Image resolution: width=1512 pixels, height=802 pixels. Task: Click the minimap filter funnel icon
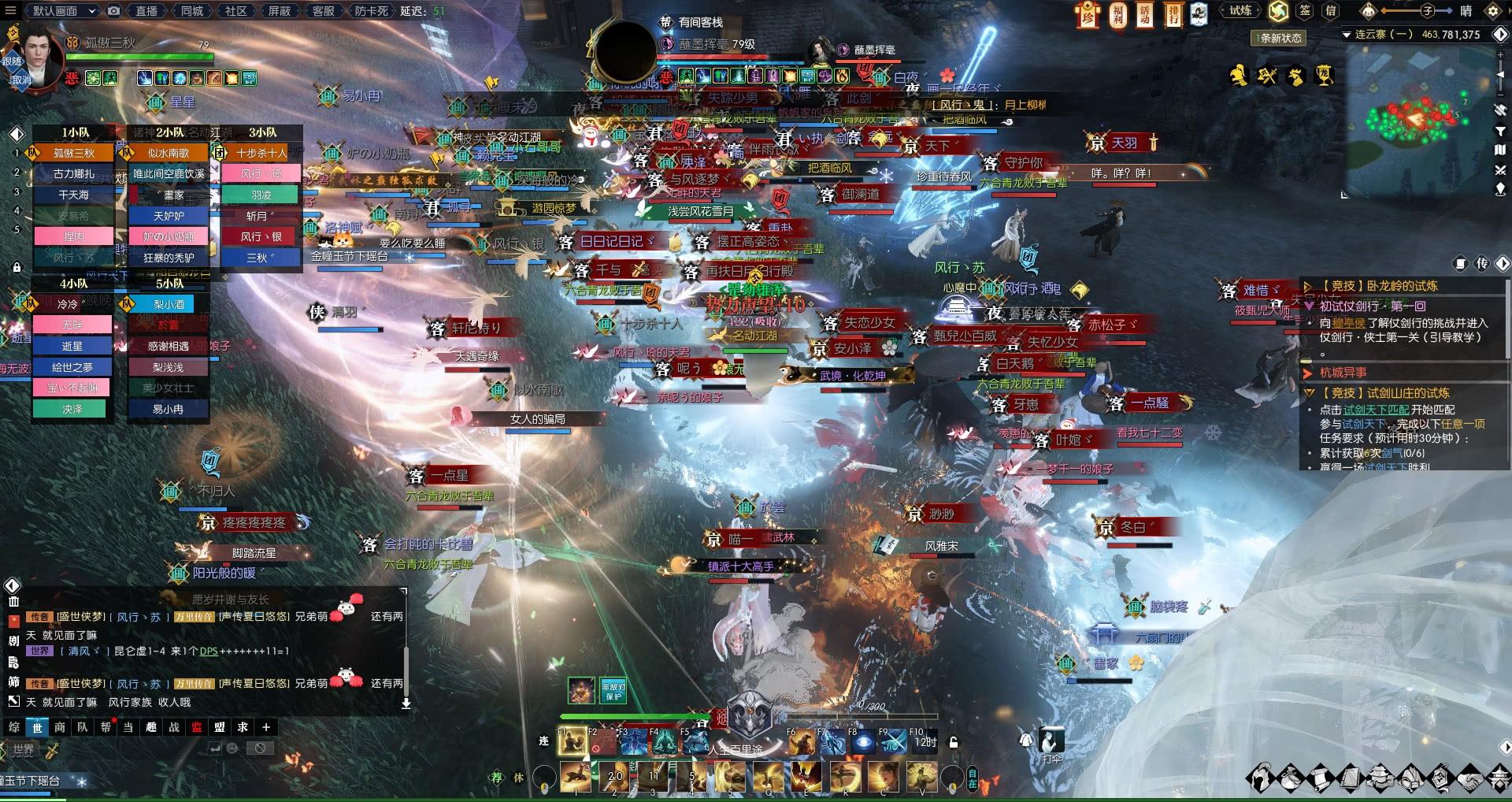click(x=1500, y=131)
